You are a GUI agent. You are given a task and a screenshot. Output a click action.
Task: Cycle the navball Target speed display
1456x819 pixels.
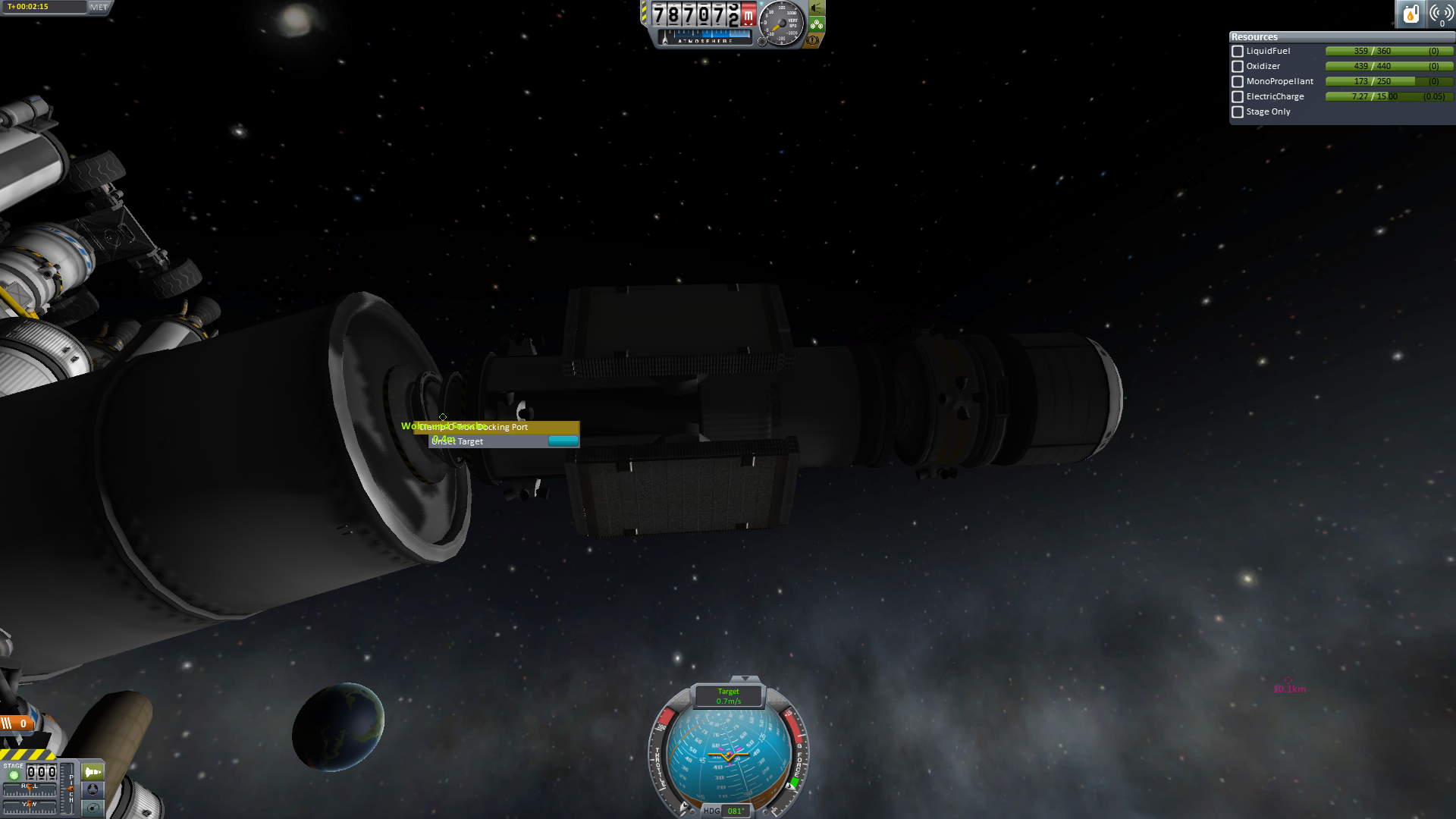[729, 696]
